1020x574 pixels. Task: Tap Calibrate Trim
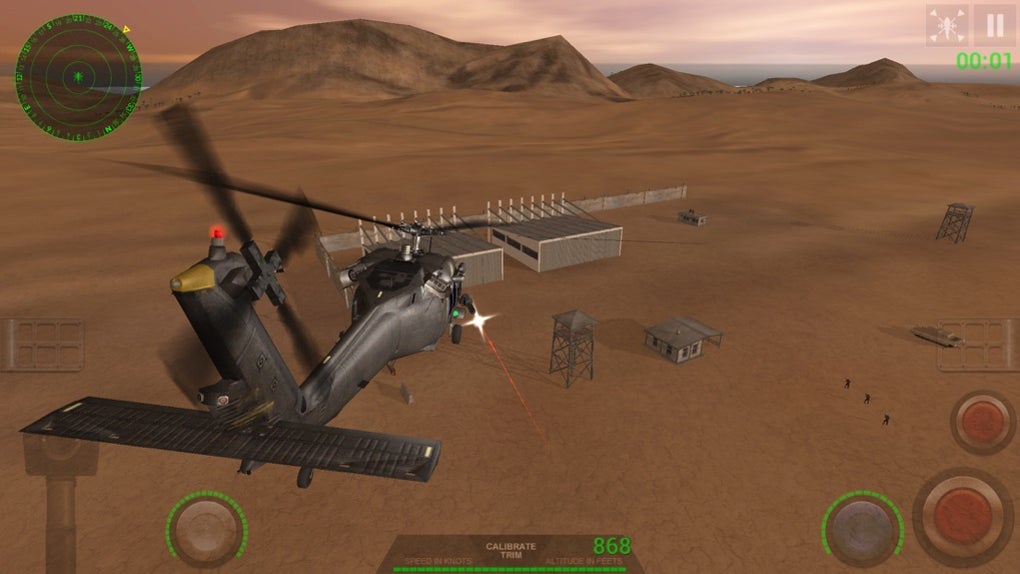pyautogui.click(x=510, y=551)
